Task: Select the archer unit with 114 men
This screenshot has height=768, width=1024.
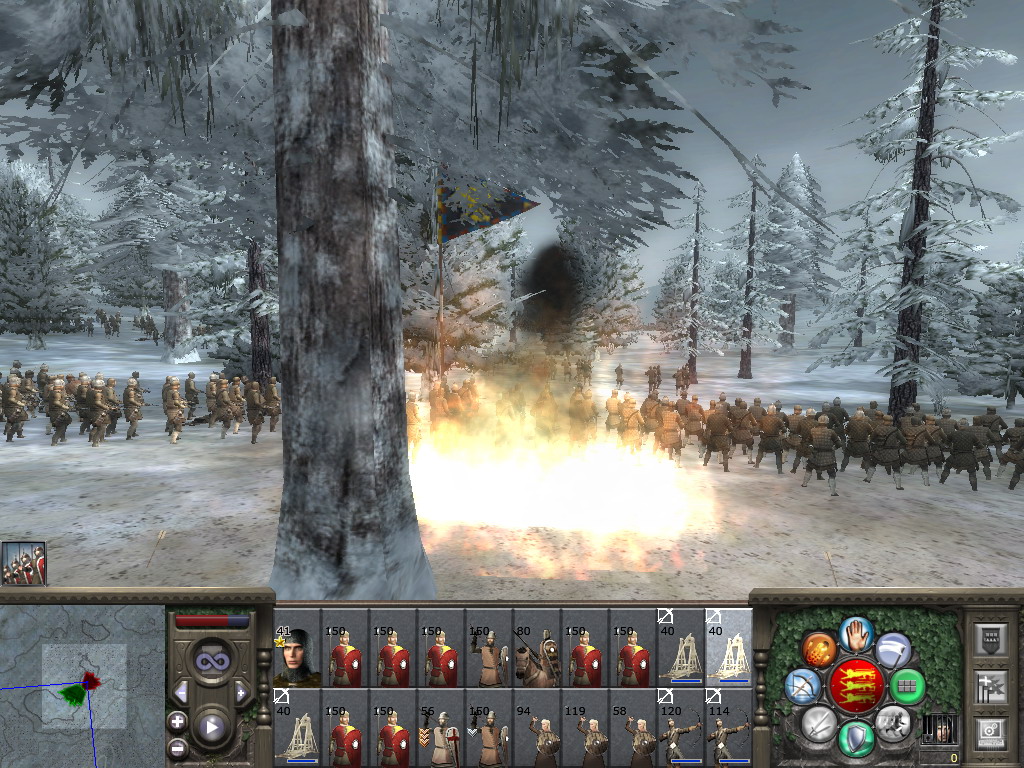Action: pyautogui.click(x=728, y=728)
